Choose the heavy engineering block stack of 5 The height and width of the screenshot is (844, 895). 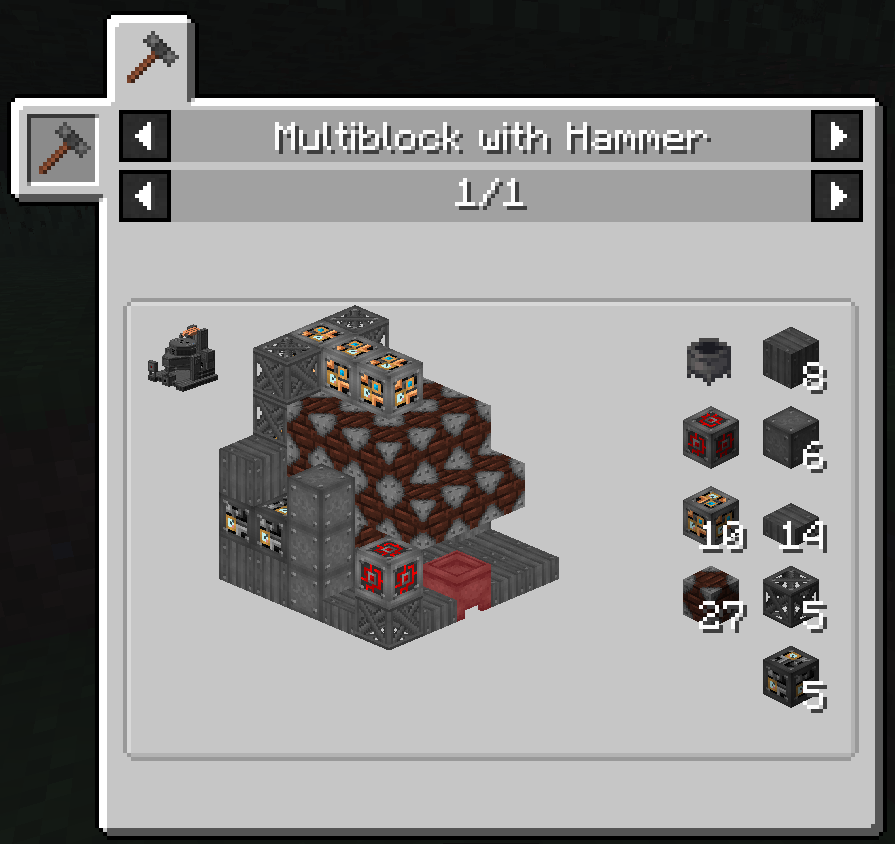[x=791, y=677]
